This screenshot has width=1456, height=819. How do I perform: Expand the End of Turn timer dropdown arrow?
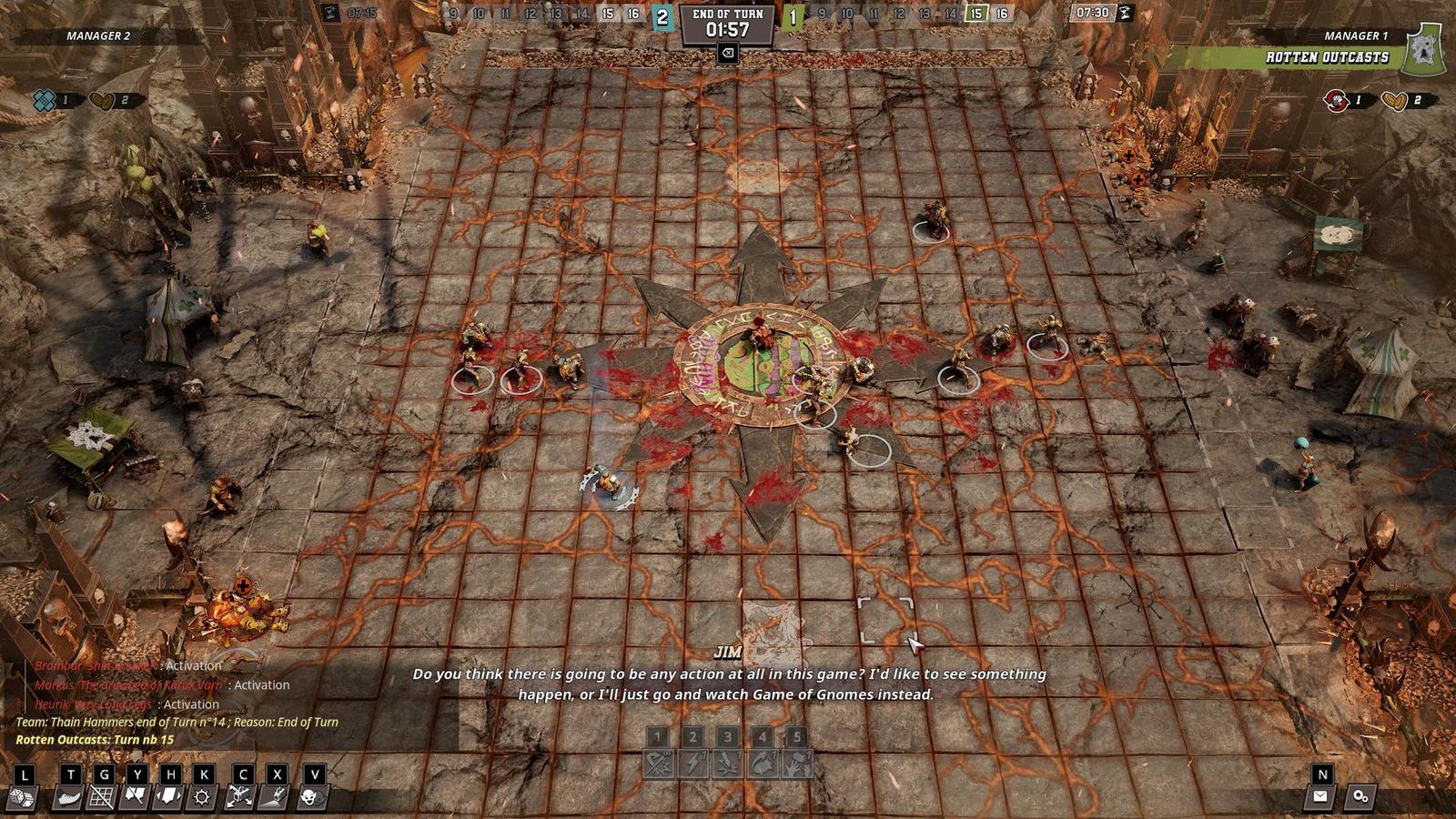point(728,52)
